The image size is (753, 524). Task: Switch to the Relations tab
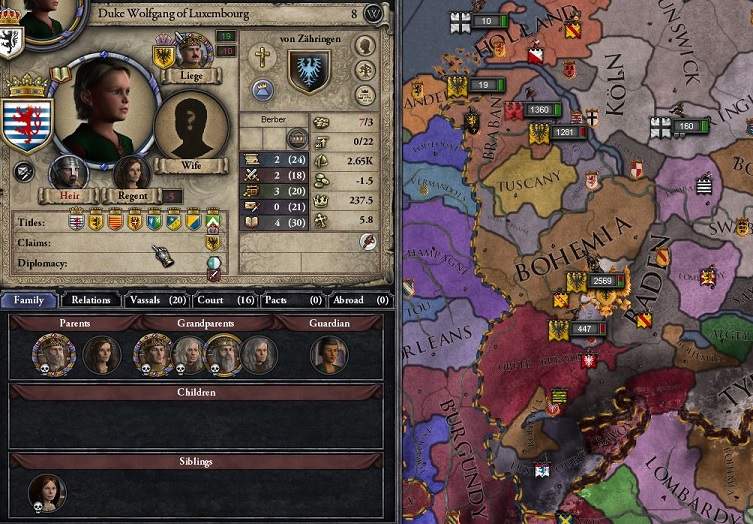(91, 299)
